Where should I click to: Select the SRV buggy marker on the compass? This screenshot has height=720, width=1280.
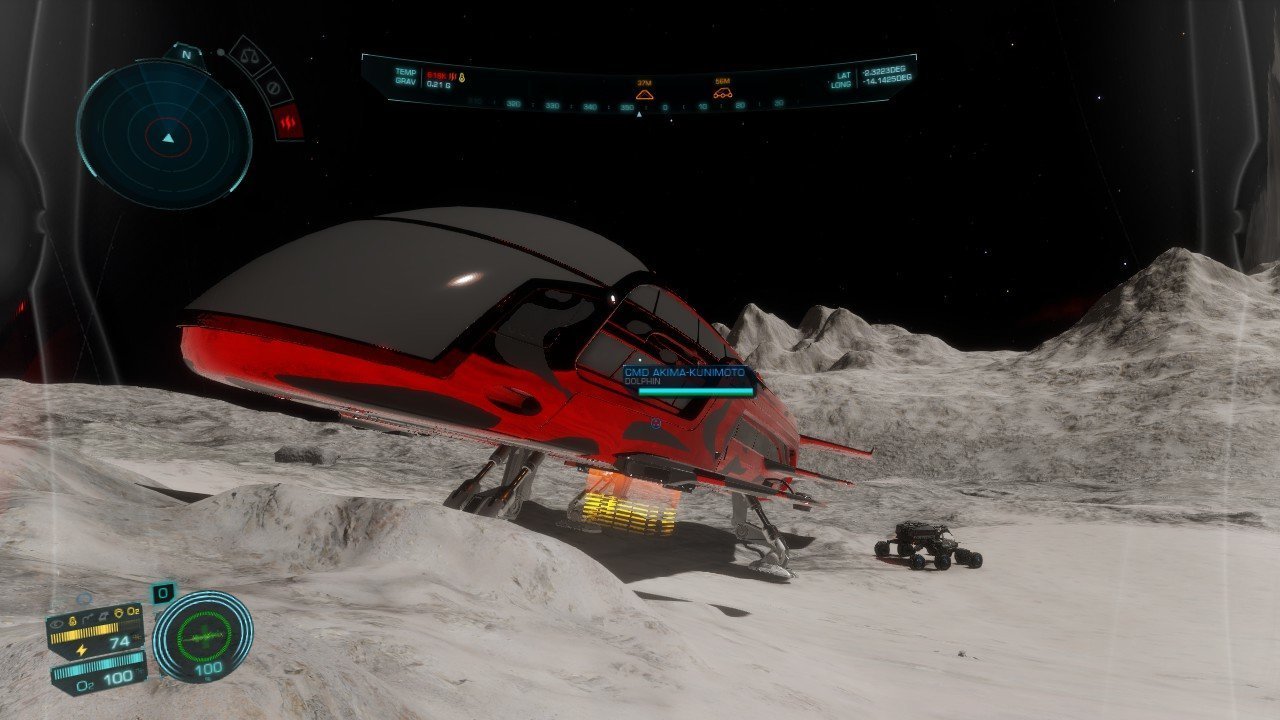click(x=722, y=93)
